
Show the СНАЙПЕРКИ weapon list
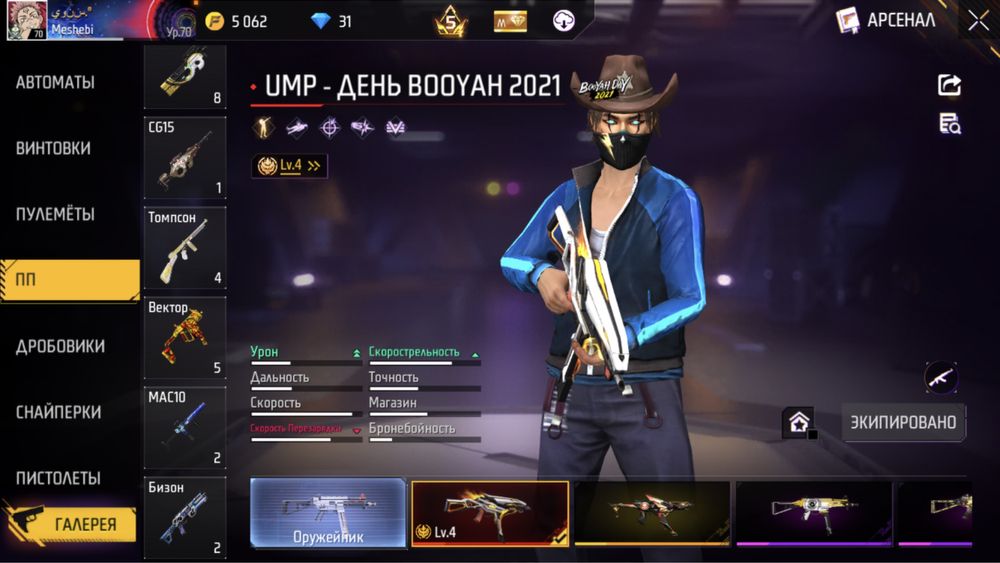tap(58, 412)
